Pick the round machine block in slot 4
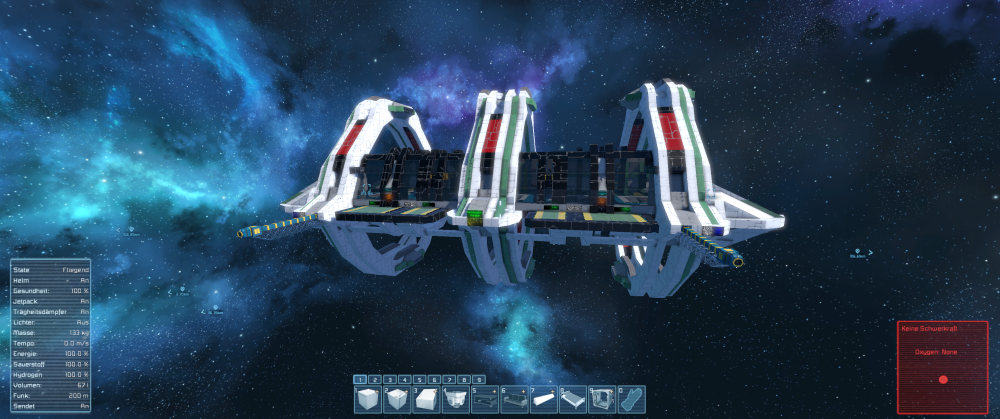 [456, 401]
